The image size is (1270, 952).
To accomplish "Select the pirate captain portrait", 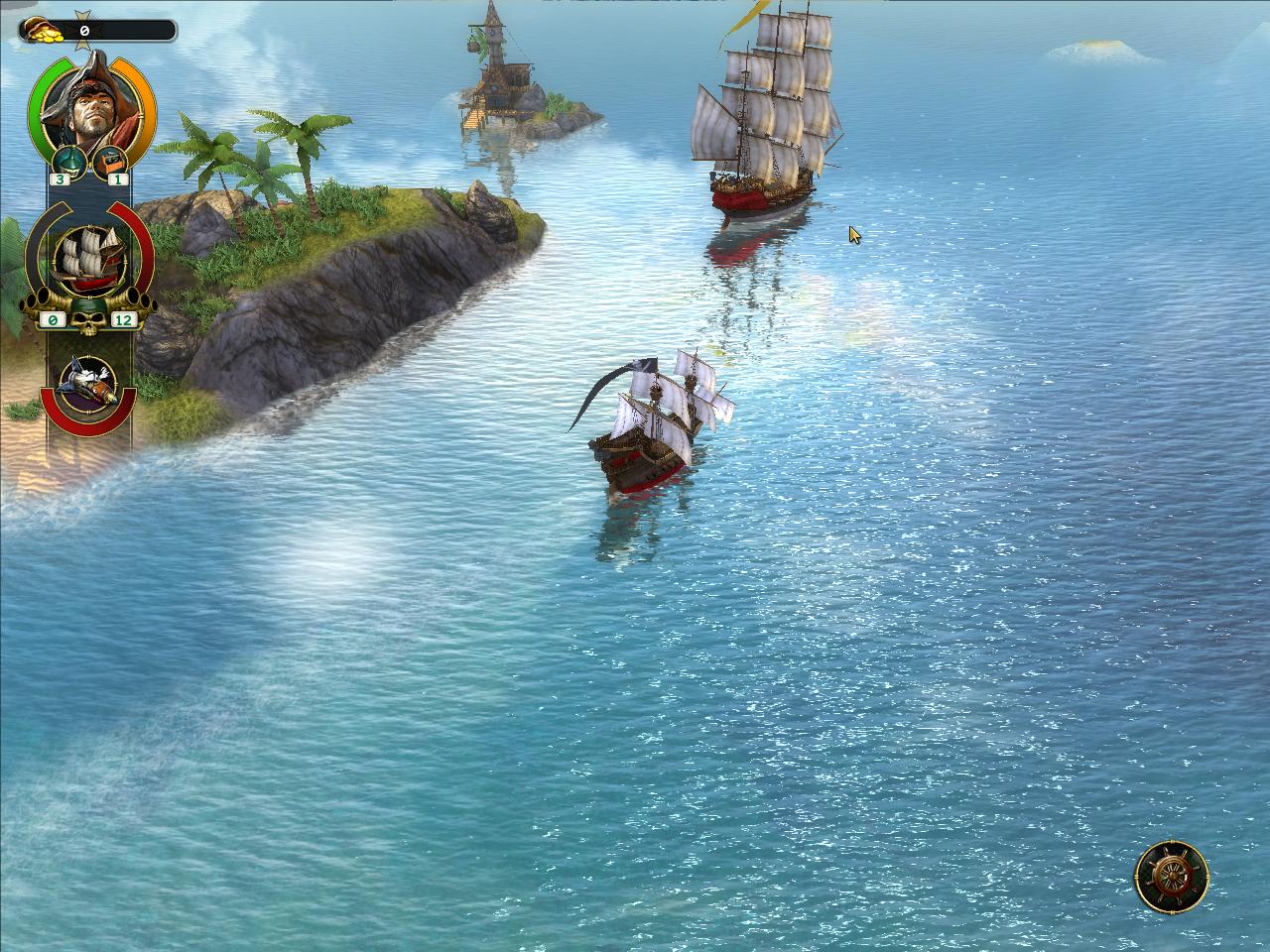I will point(89,109).
